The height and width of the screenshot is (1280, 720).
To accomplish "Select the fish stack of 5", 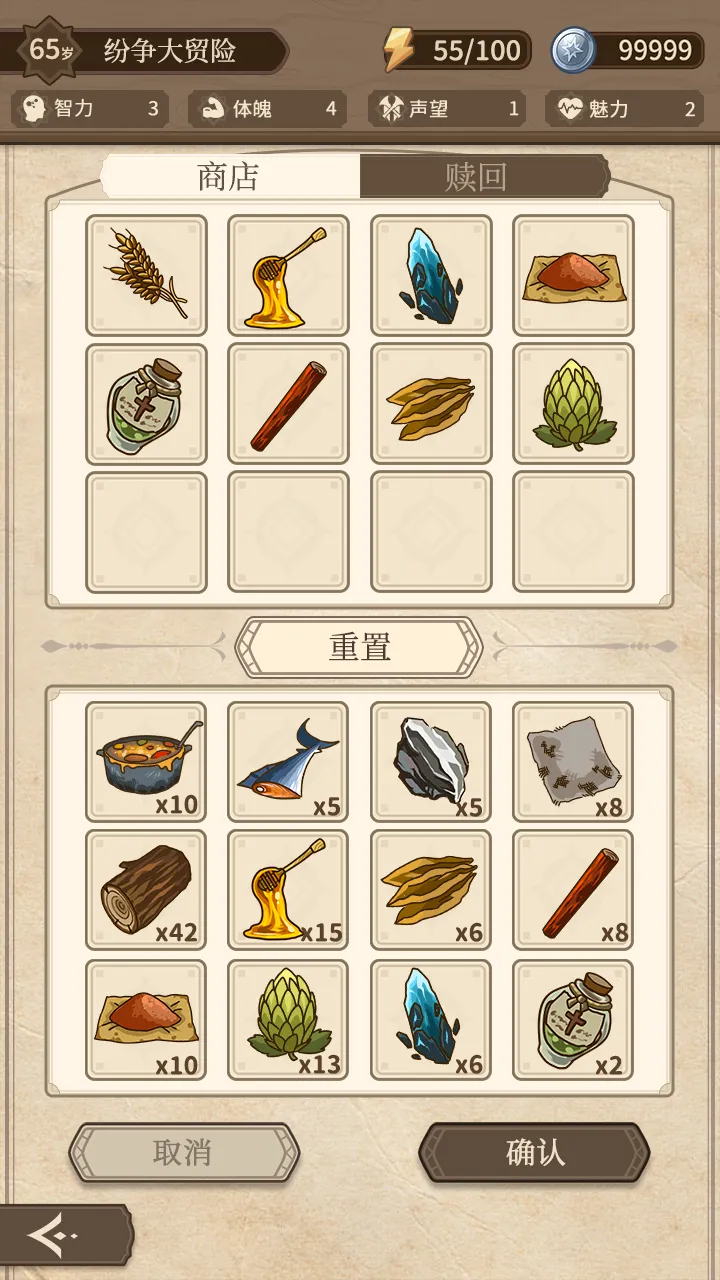I will [288, 762].
